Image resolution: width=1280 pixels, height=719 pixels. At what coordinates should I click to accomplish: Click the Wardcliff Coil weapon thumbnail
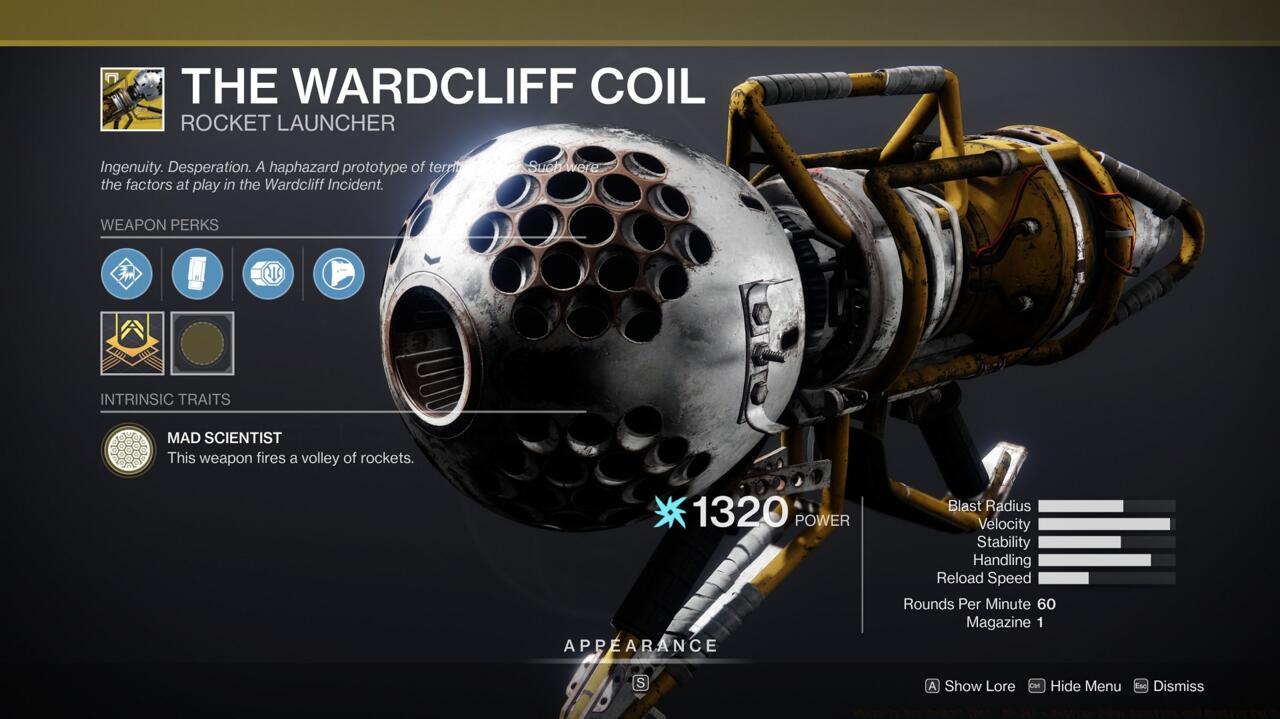pos(132,99)
